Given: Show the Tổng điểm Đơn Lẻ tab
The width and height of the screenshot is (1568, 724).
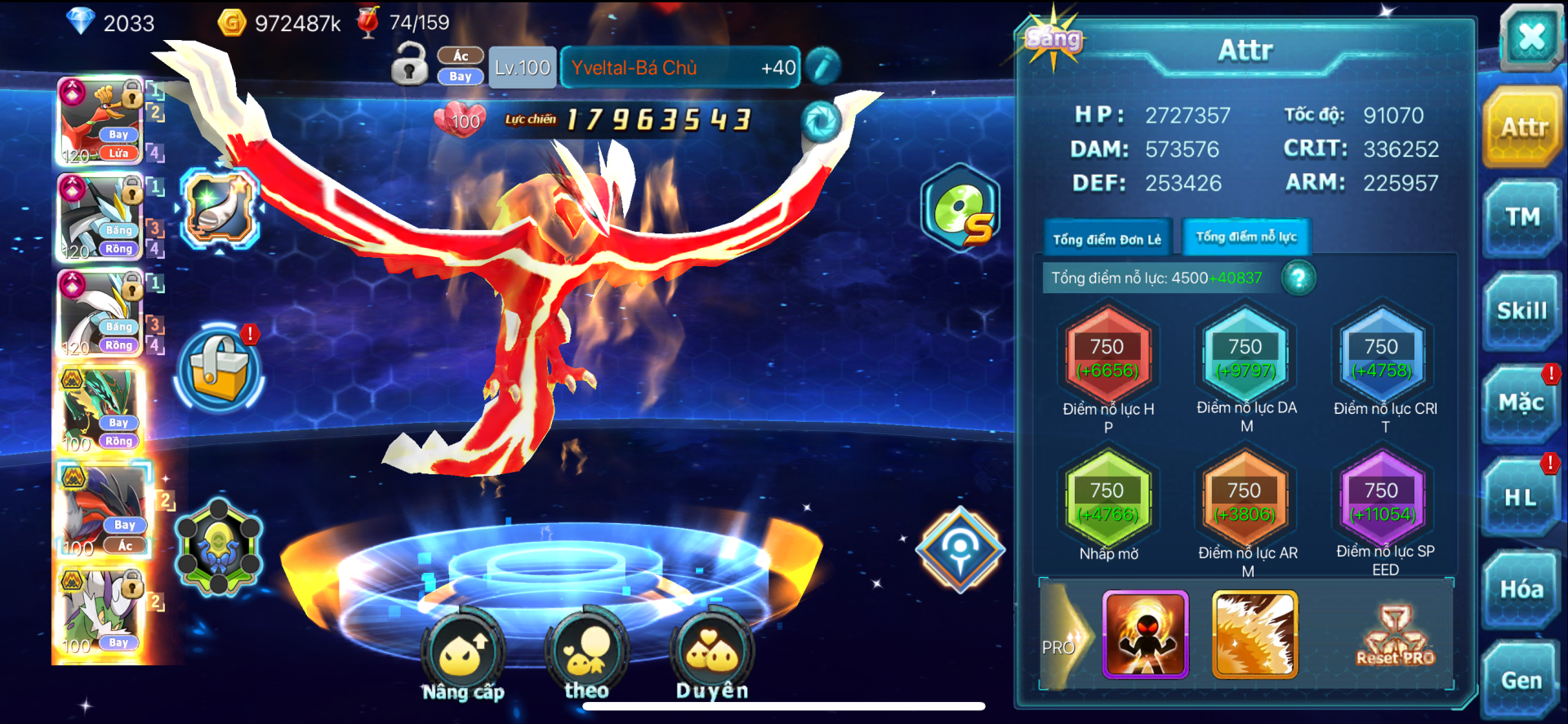Looking at the screenshot, I should coord(1107,239).
